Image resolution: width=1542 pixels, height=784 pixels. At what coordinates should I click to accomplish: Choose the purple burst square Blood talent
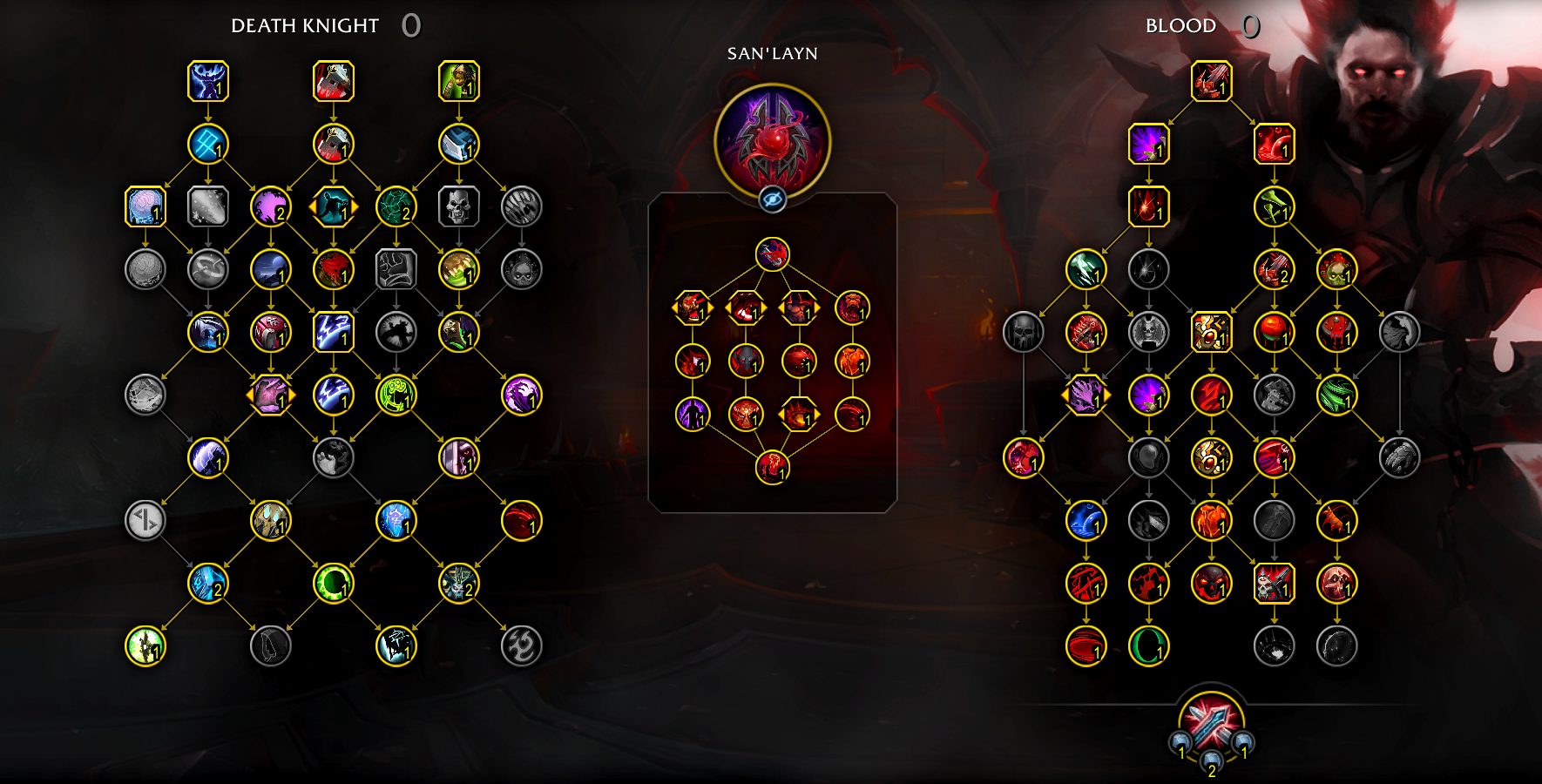point(1149,144)
